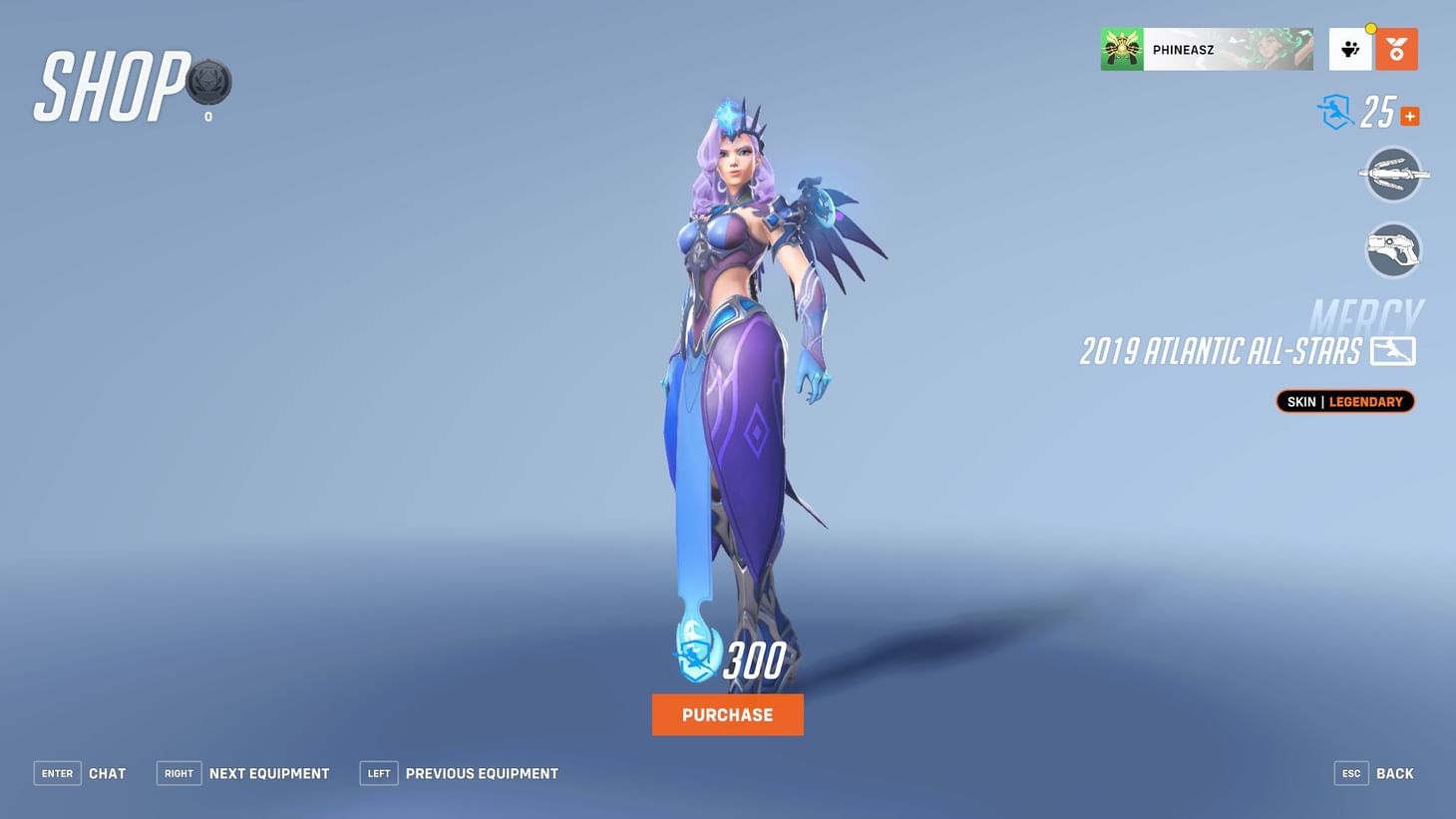Click the plus icon to buy more tokens
This screenshot has height=819, width=1456.
[1409, 115]
